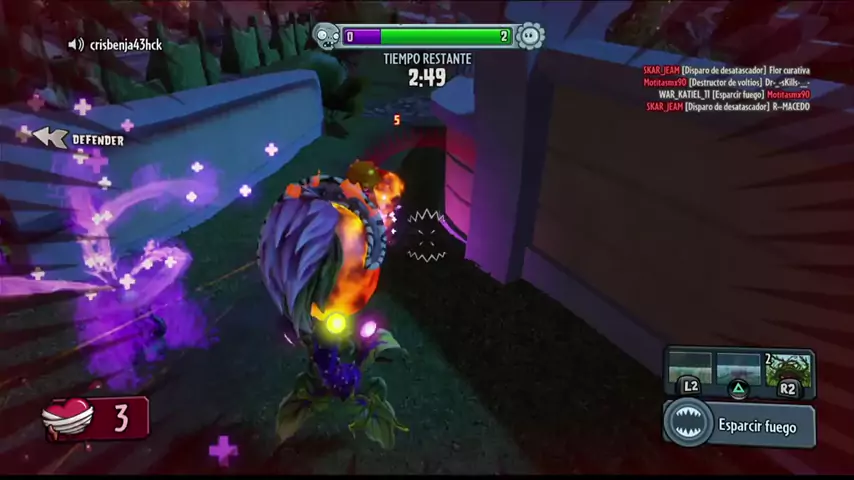This screenshot has height=480, width=854.
Task: Click the speaker icon beside crisbenja43hck
Action: point(76,45)
